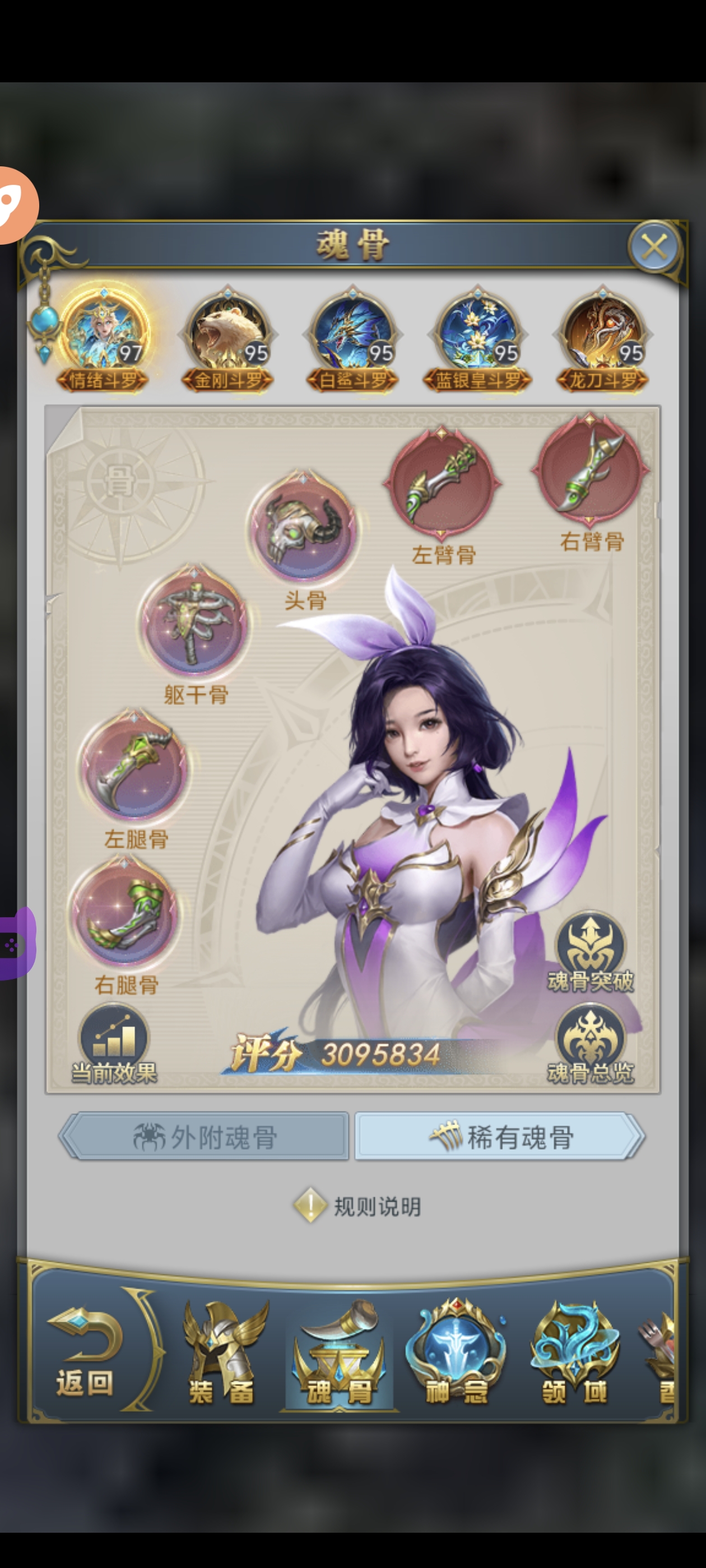Switch to the 稀有魂骨 tab
The width and height of the screenshot is (706, 1568).
499,1136
